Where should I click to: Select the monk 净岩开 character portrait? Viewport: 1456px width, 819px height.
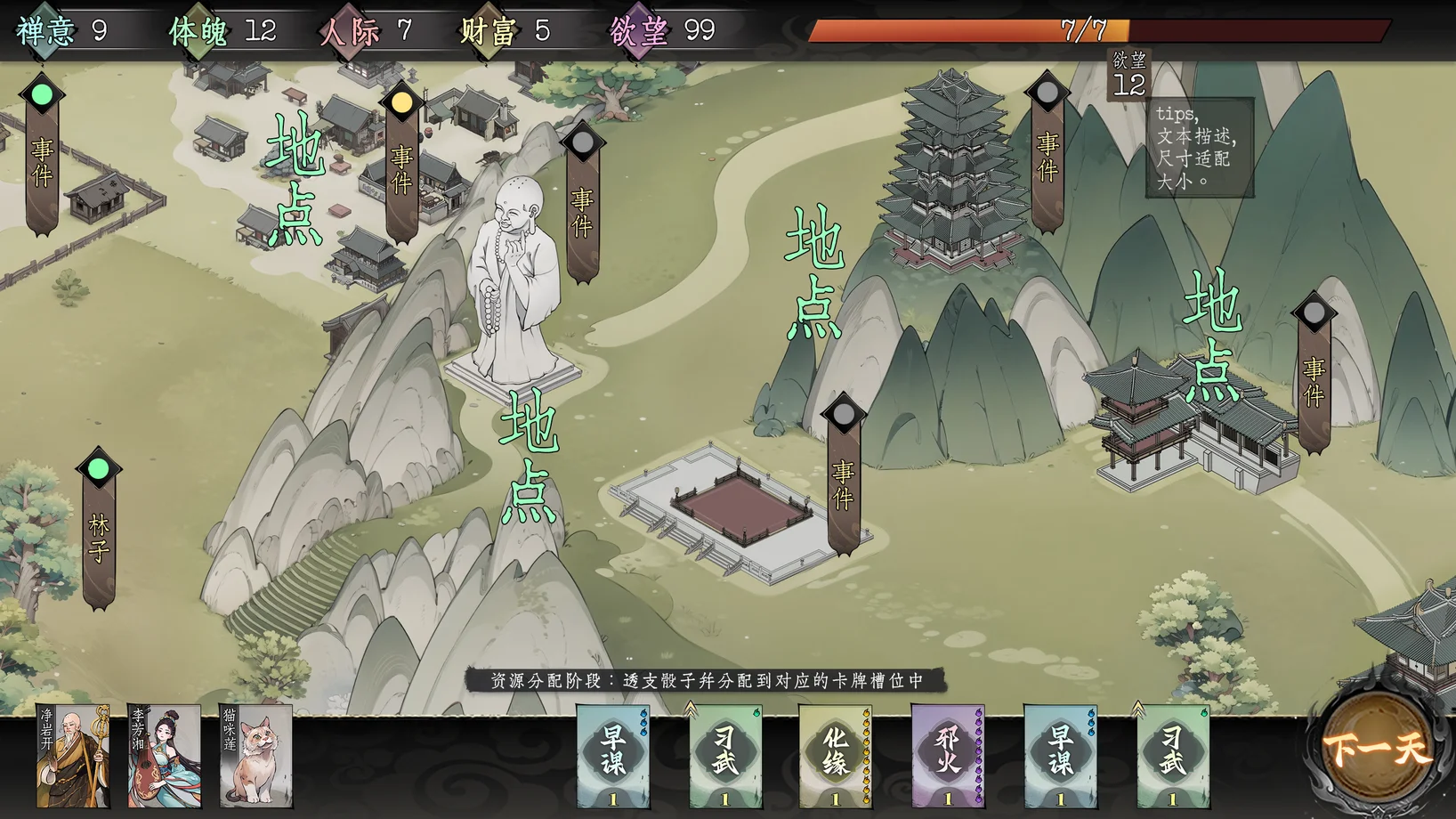pos(73,756)
